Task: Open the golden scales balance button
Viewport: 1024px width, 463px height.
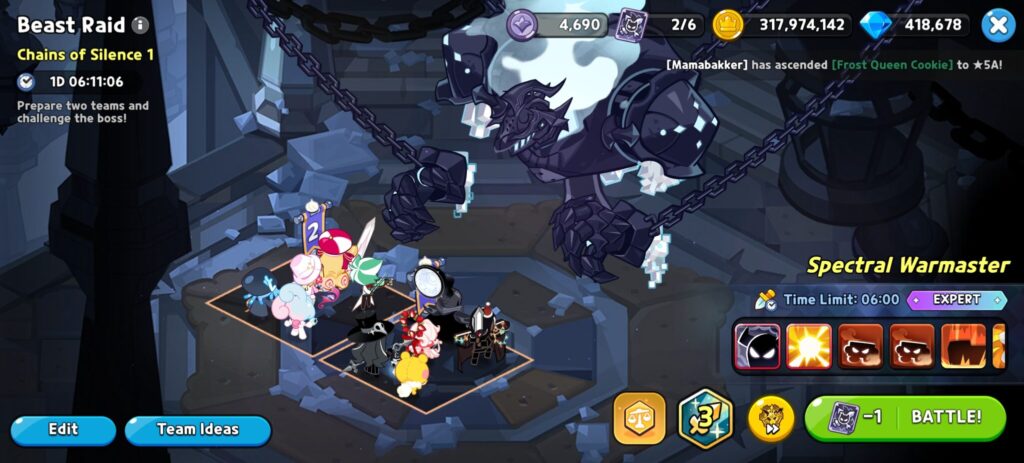Action: (640, 418)
